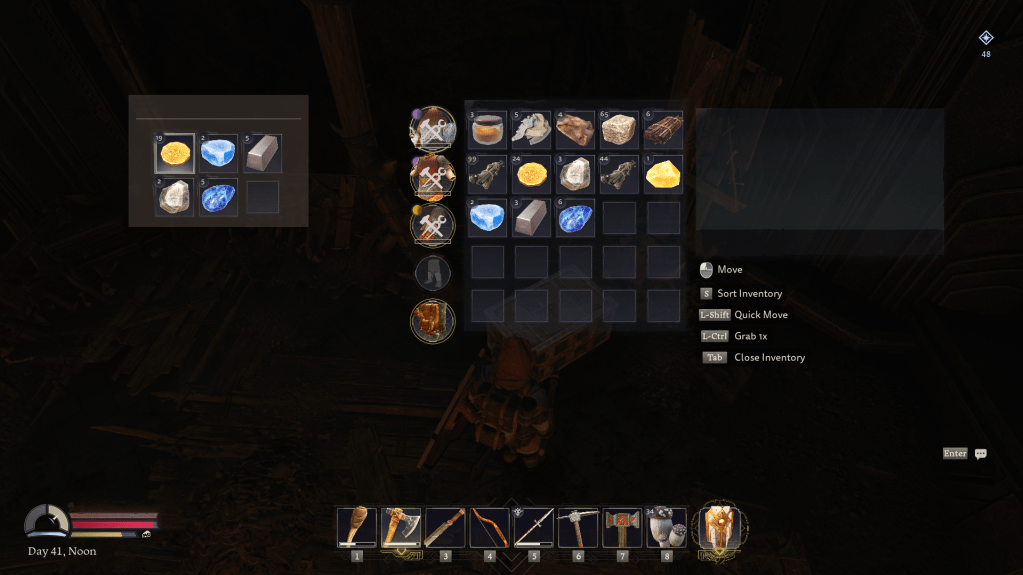Screen dimensions: 1023x575
Task: Click the honey jar in the inventory
Action: click(487, 130)
